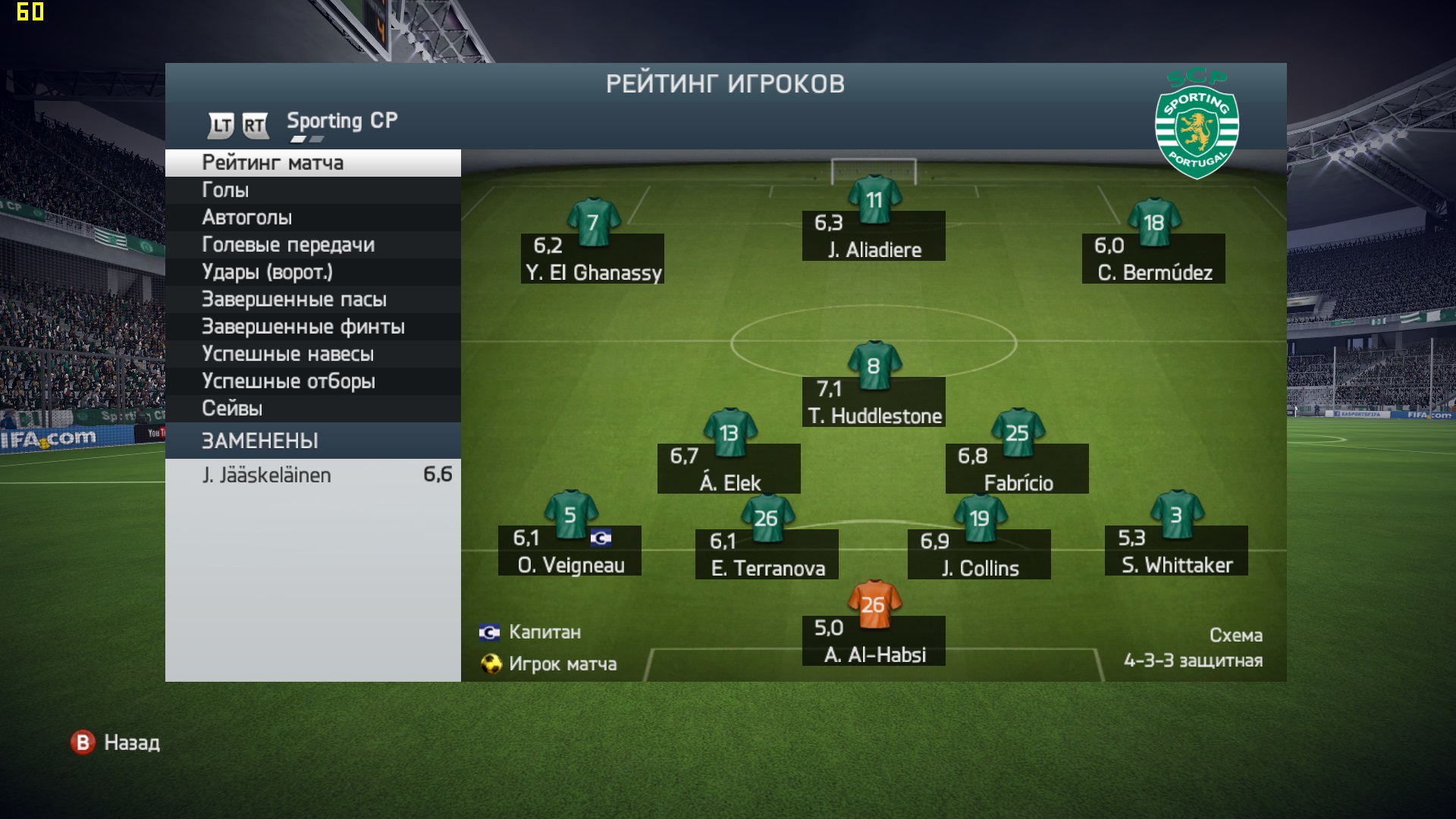Select Y. El Ghanassy's player card
This screenshot has height=819, width=1456.
point(592,259)
